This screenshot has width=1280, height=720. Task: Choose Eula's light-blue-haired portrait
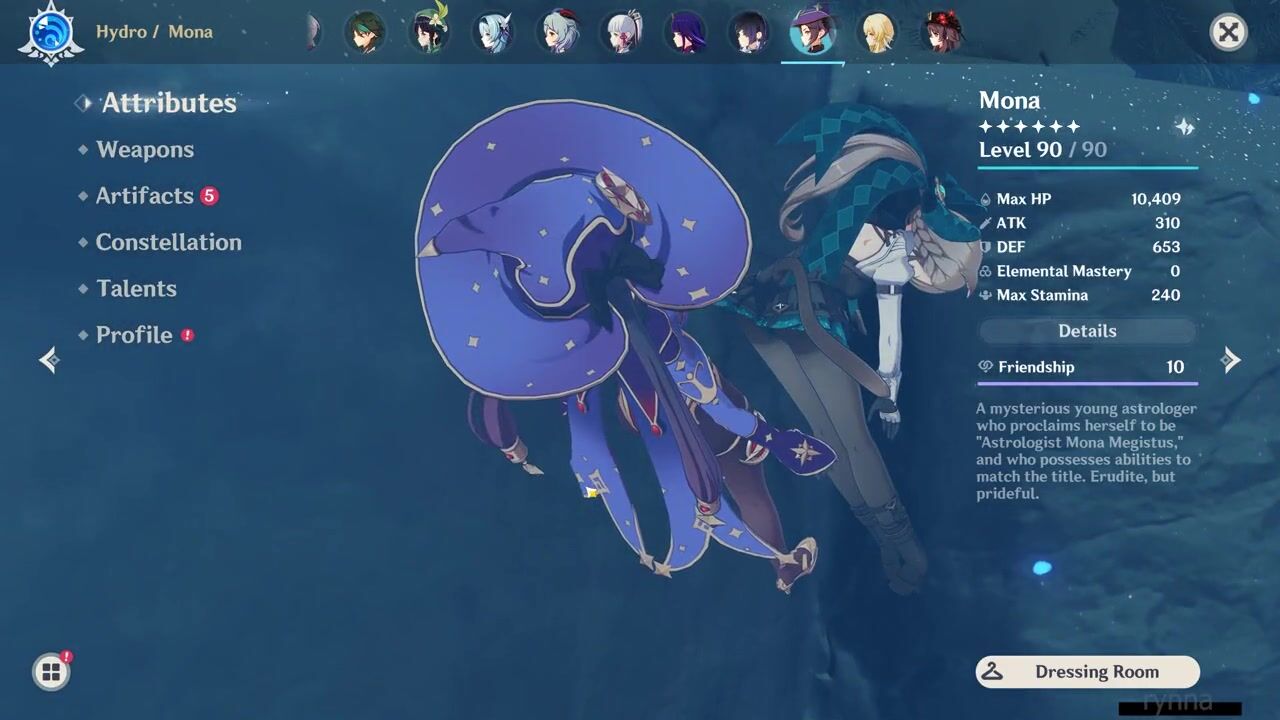pyautogui.click(x=493, y=33)
